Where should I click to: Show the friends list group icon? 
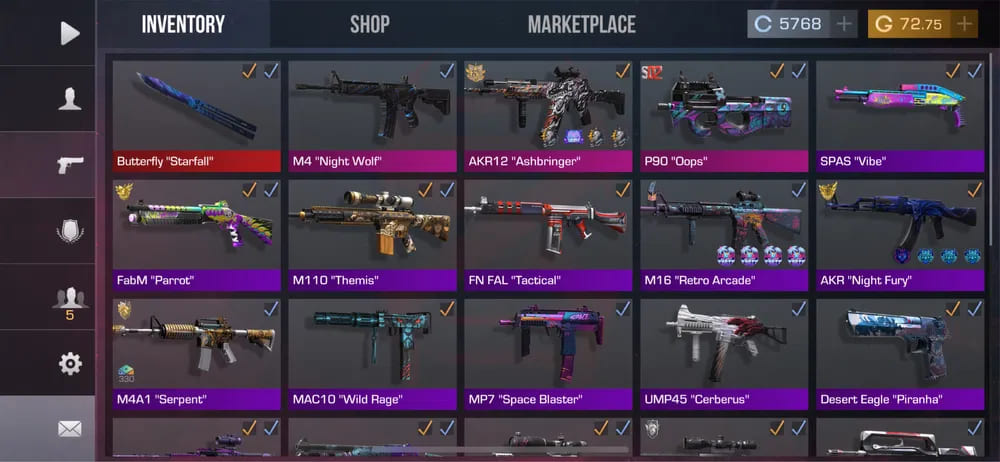pos(69,297)
